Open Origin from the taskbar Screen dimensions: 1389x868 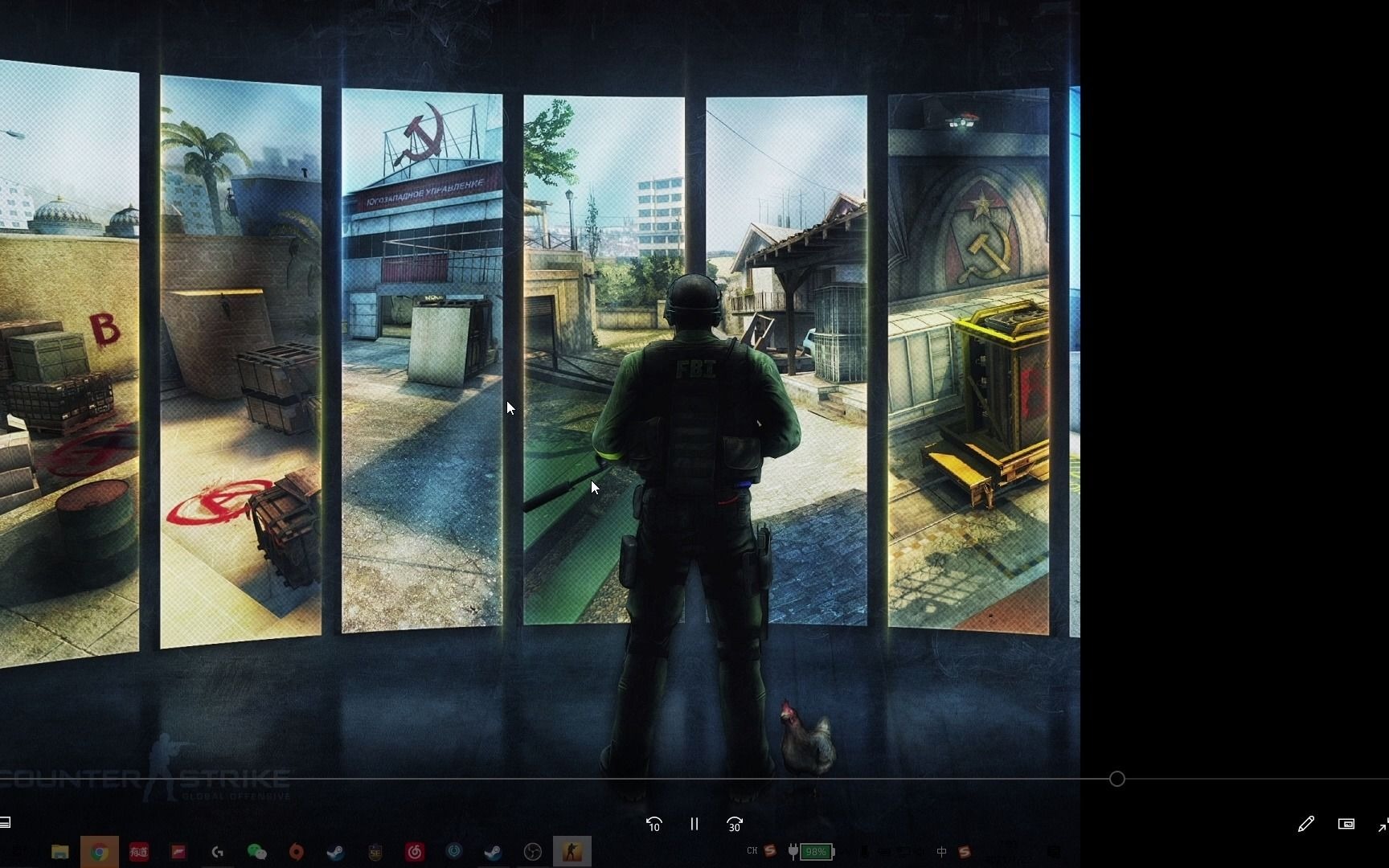[x=298, y=851]
